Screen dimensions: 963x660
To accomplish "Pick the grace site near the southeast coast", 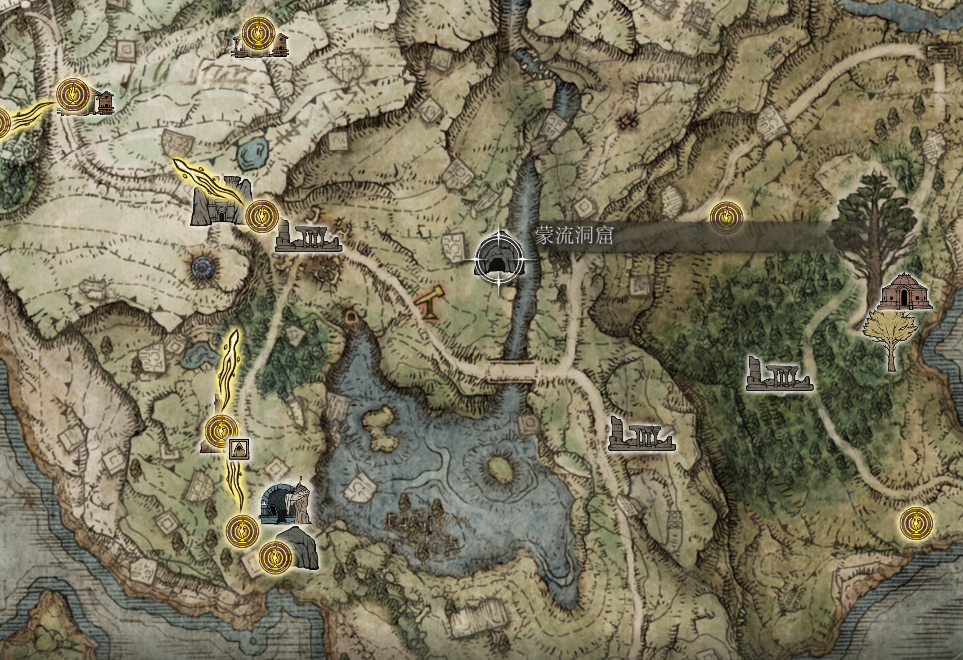I will [x=915, y=522].
